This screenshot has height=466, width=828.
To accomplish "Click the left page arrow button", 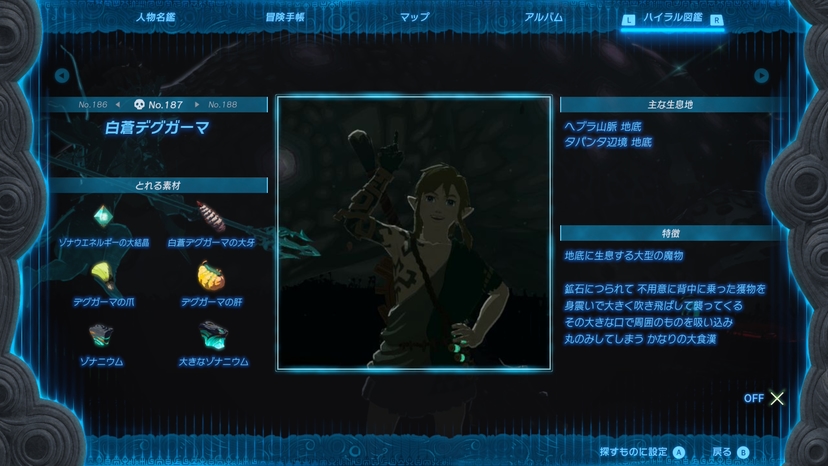I will click(62, 76).
